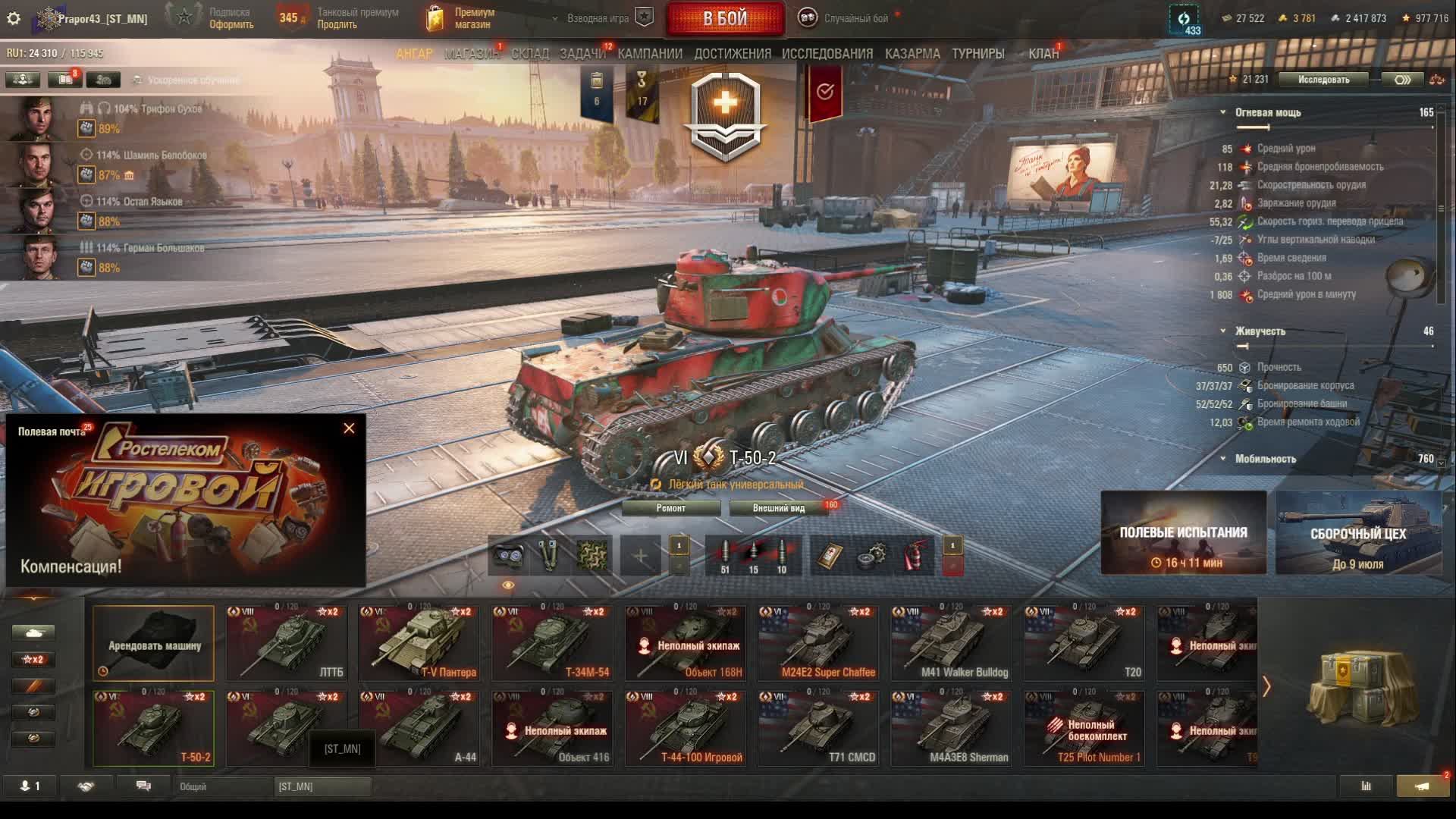Image resolution: width=1456 pixels, height=819 pixels.
Task: Switch to the КАЗАРМА tab
Action: (x=912, y=54)
